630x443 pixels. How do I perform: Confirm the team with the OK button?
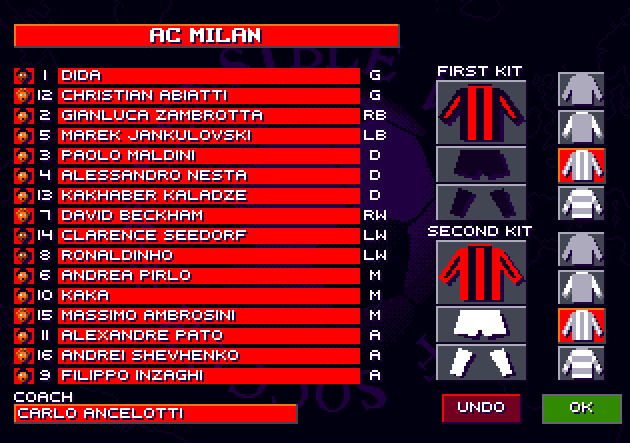[580, 408]
